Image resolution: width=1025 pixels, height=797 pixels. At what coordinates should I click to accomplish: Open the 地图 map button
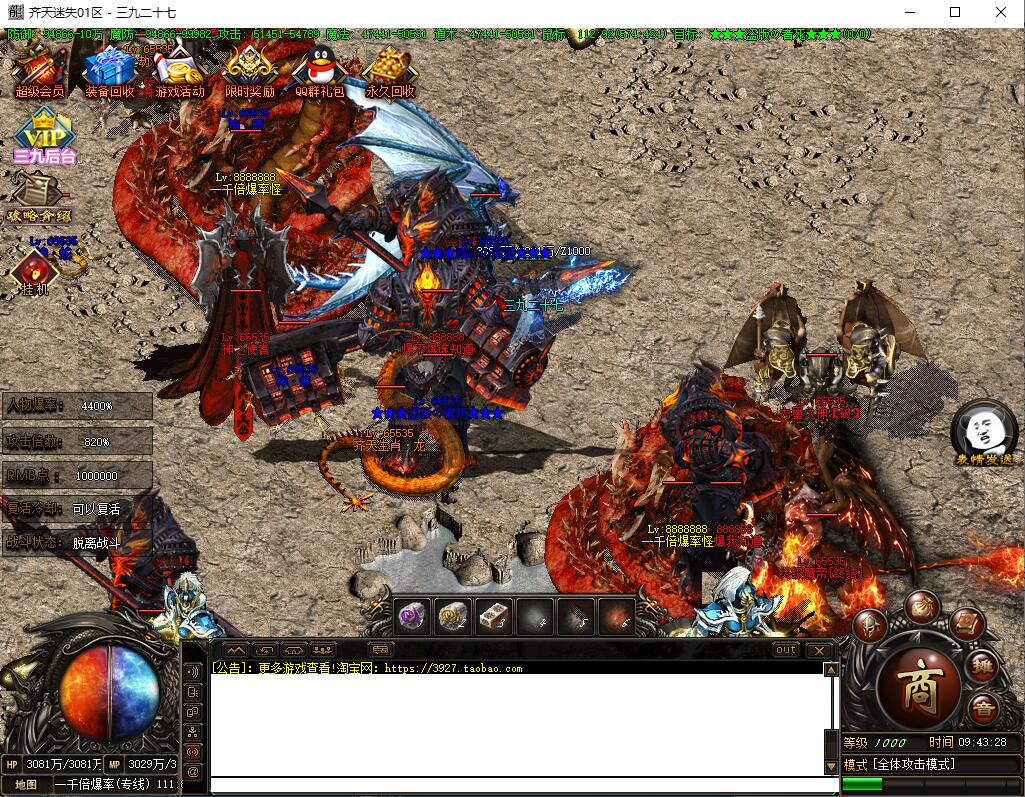[25, 784]
